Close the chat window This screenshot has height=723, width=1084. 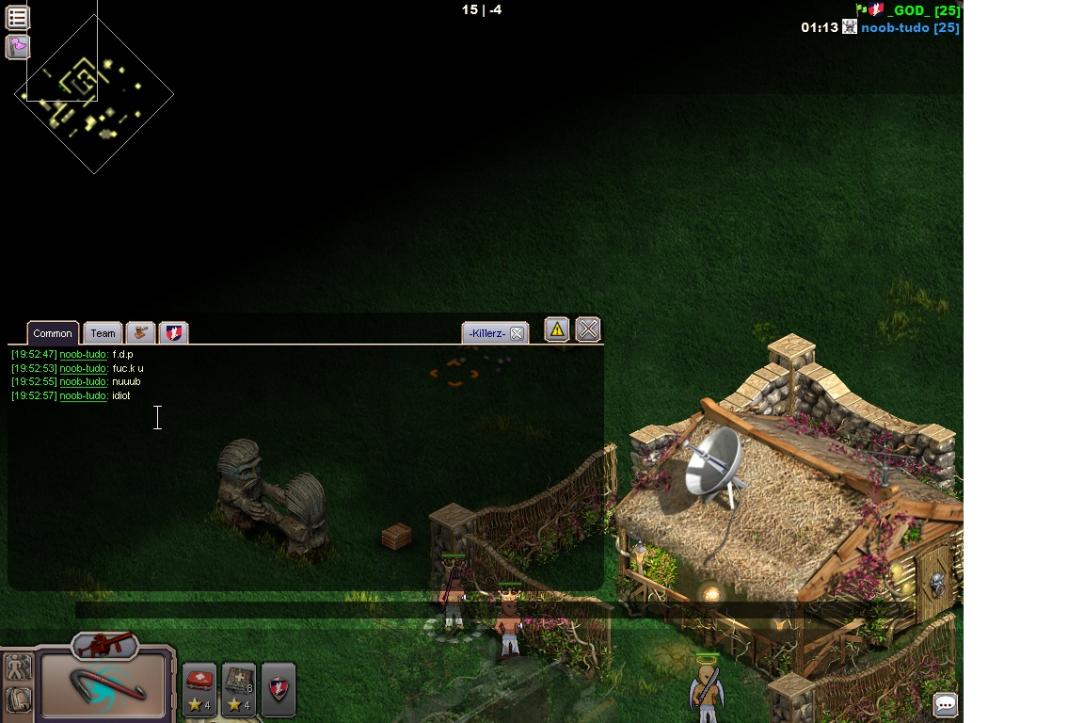(x=588, y=329)
